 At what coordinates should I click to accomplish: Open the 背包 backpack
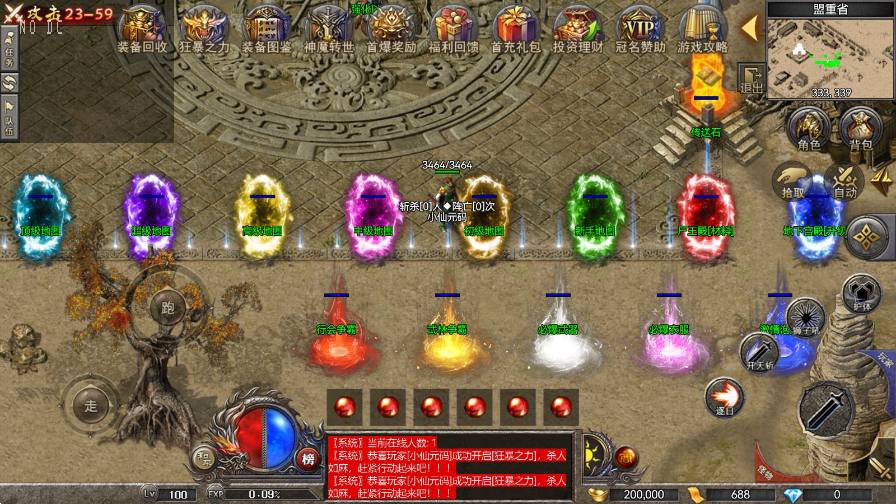point(860,129)
